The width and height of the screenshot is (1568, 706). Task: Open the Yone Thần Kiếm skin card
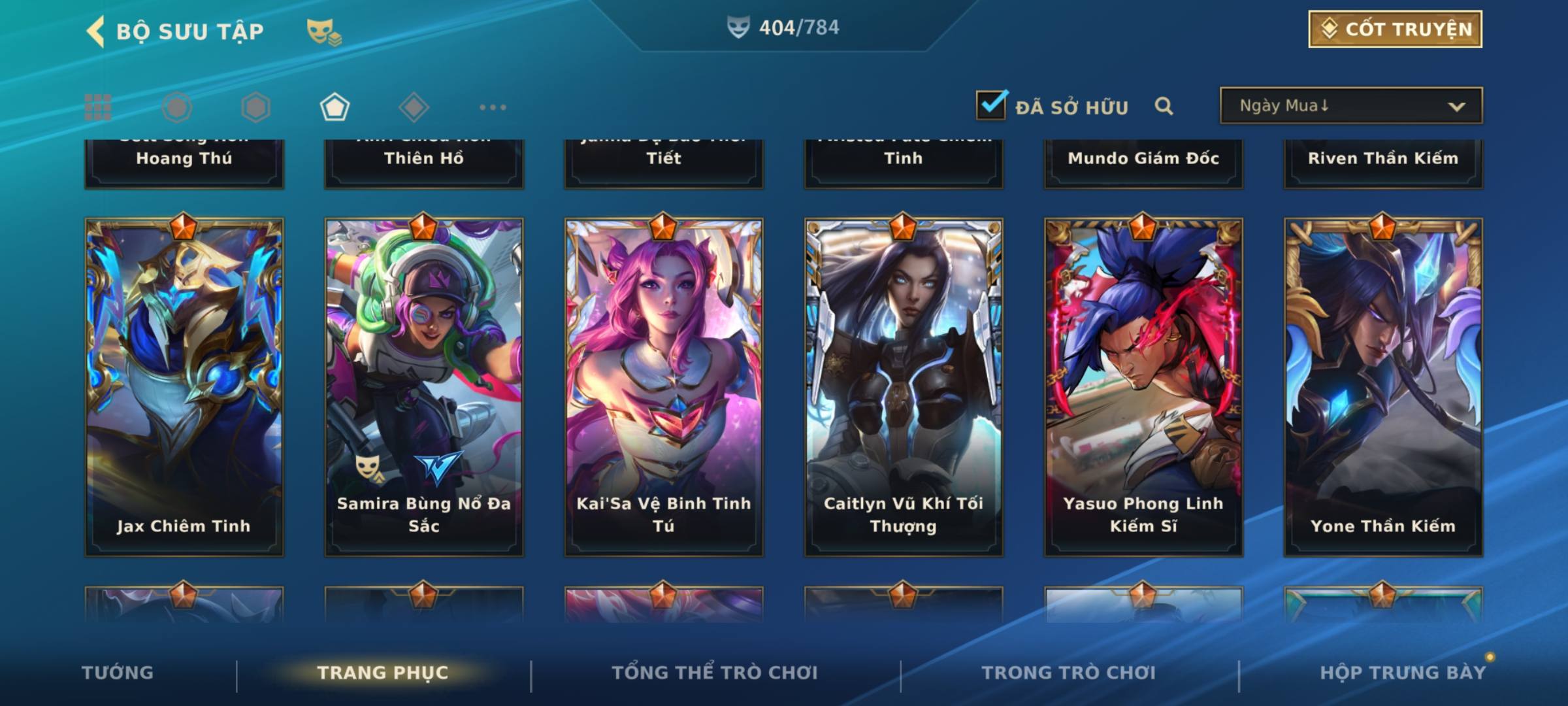[x=1383, y=387]
